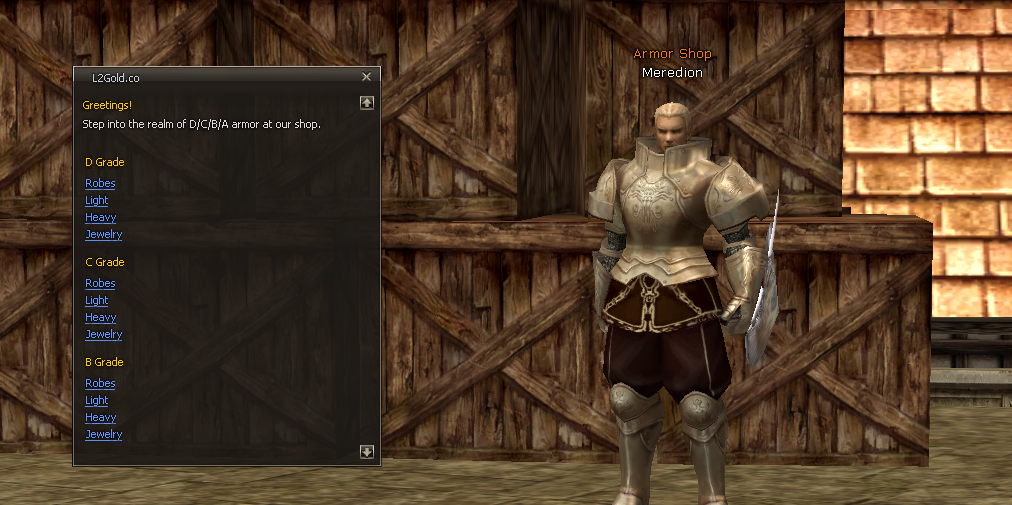
Task: Browse C Grade Jewelry
Action: pyautogui.click(x=103, y=335)
